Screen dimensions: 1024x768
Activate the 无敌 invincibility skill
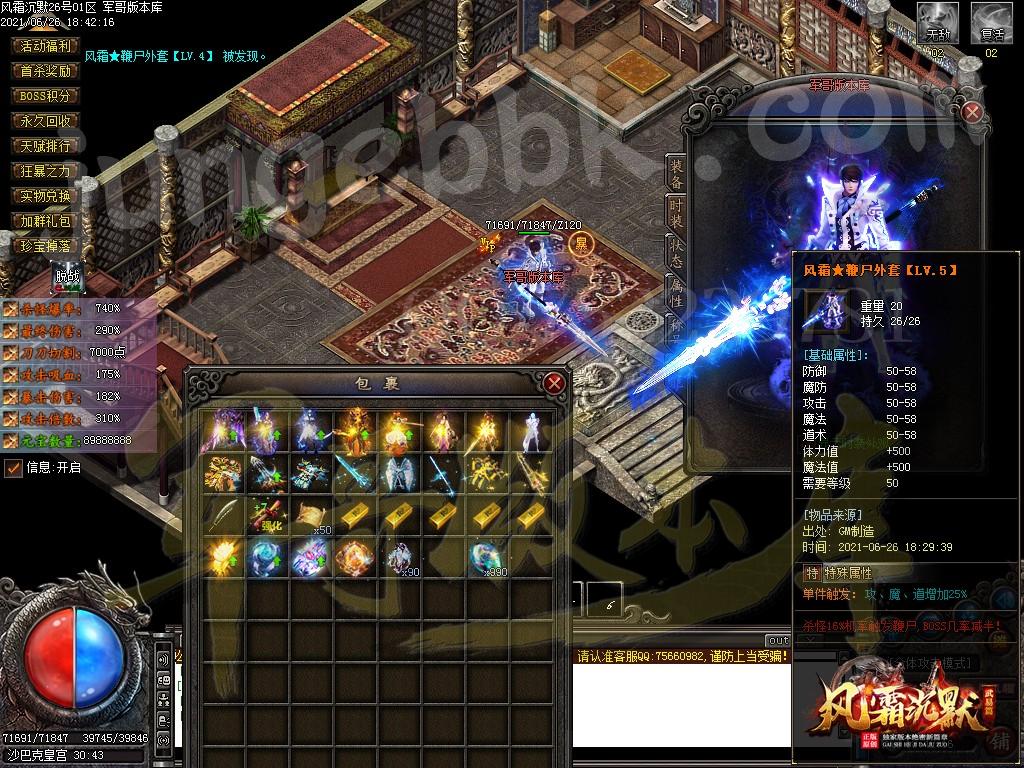pyautogui.click(x=937, y=22)
